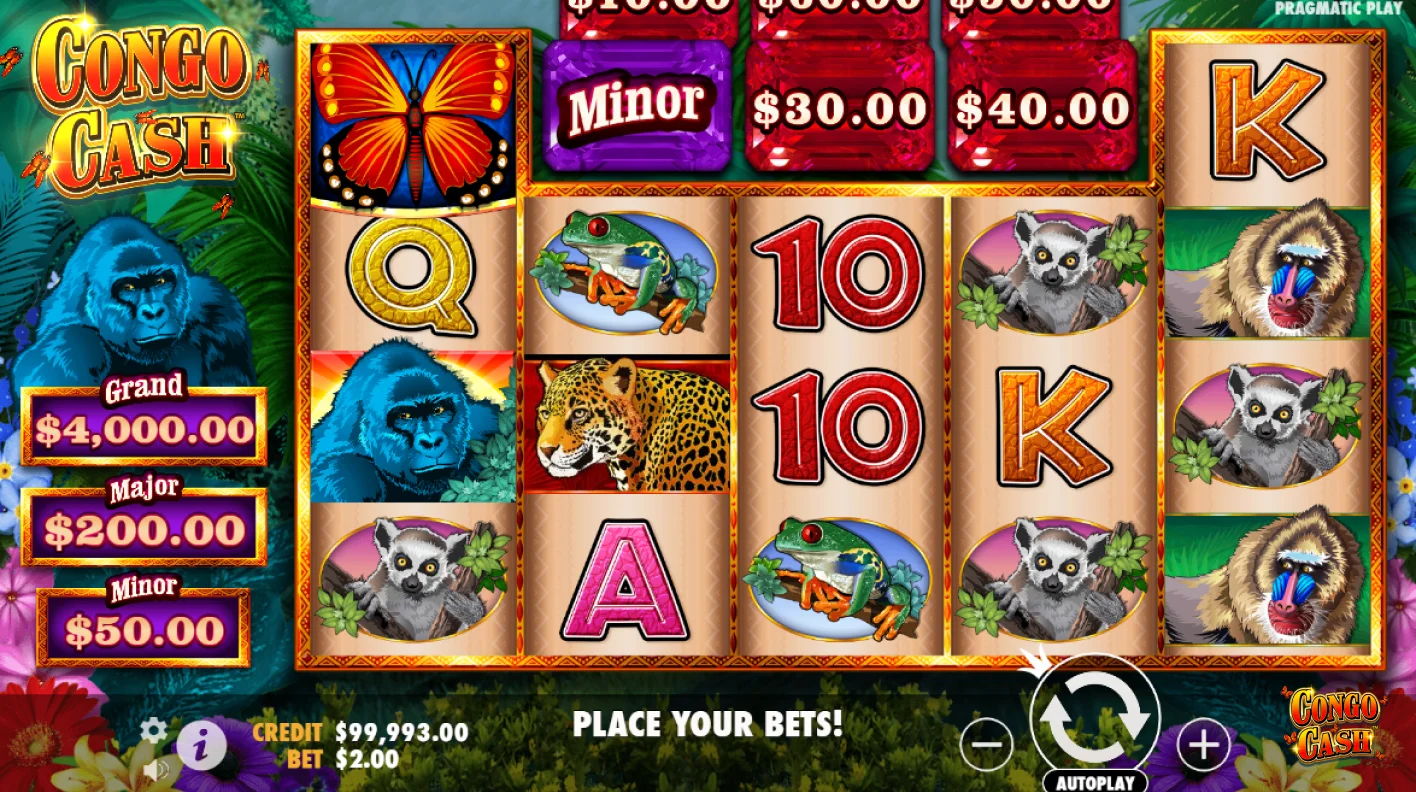Click the $40.00 red gem tile
The height and width of the screenshot is (792, 1416).
pos(1040,105)
